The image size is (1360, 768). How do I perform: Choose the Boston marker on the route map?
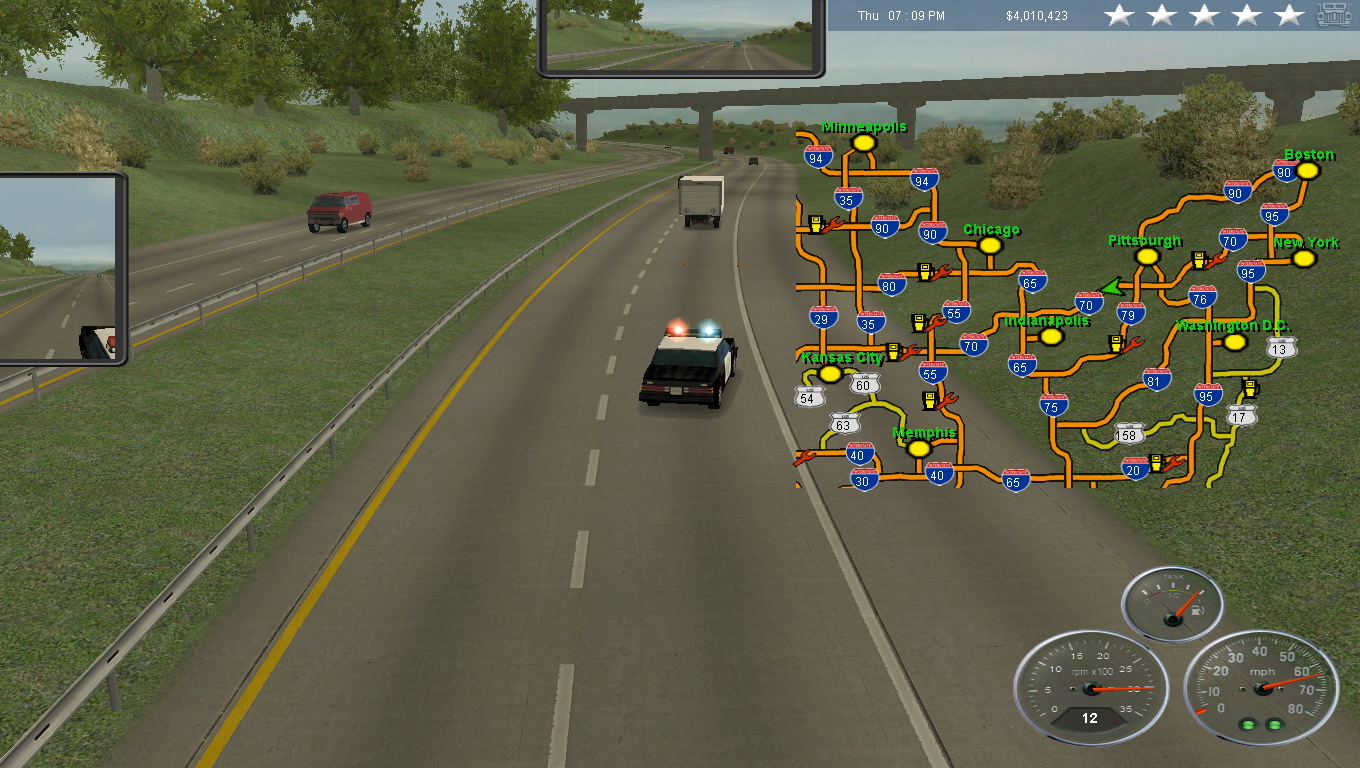click(x=1307, y=170)
